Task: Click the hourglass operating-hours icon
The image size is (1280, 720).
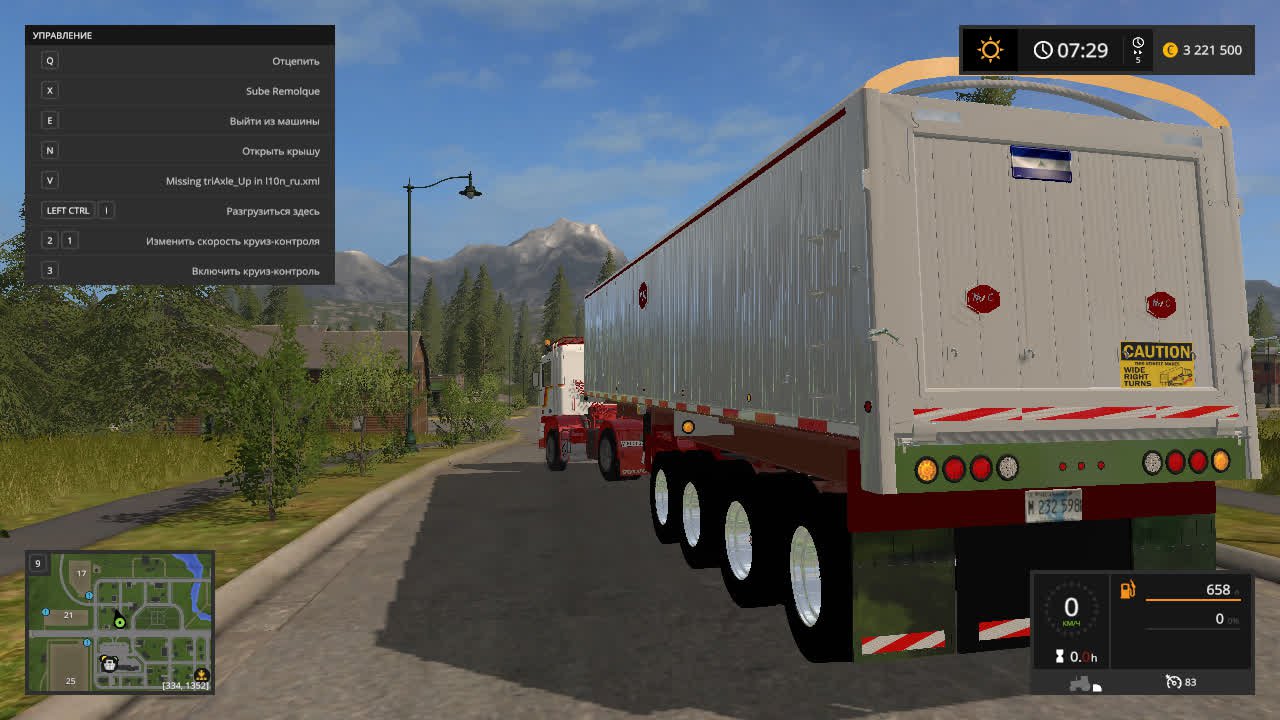Action: (x=1059, y=657)
